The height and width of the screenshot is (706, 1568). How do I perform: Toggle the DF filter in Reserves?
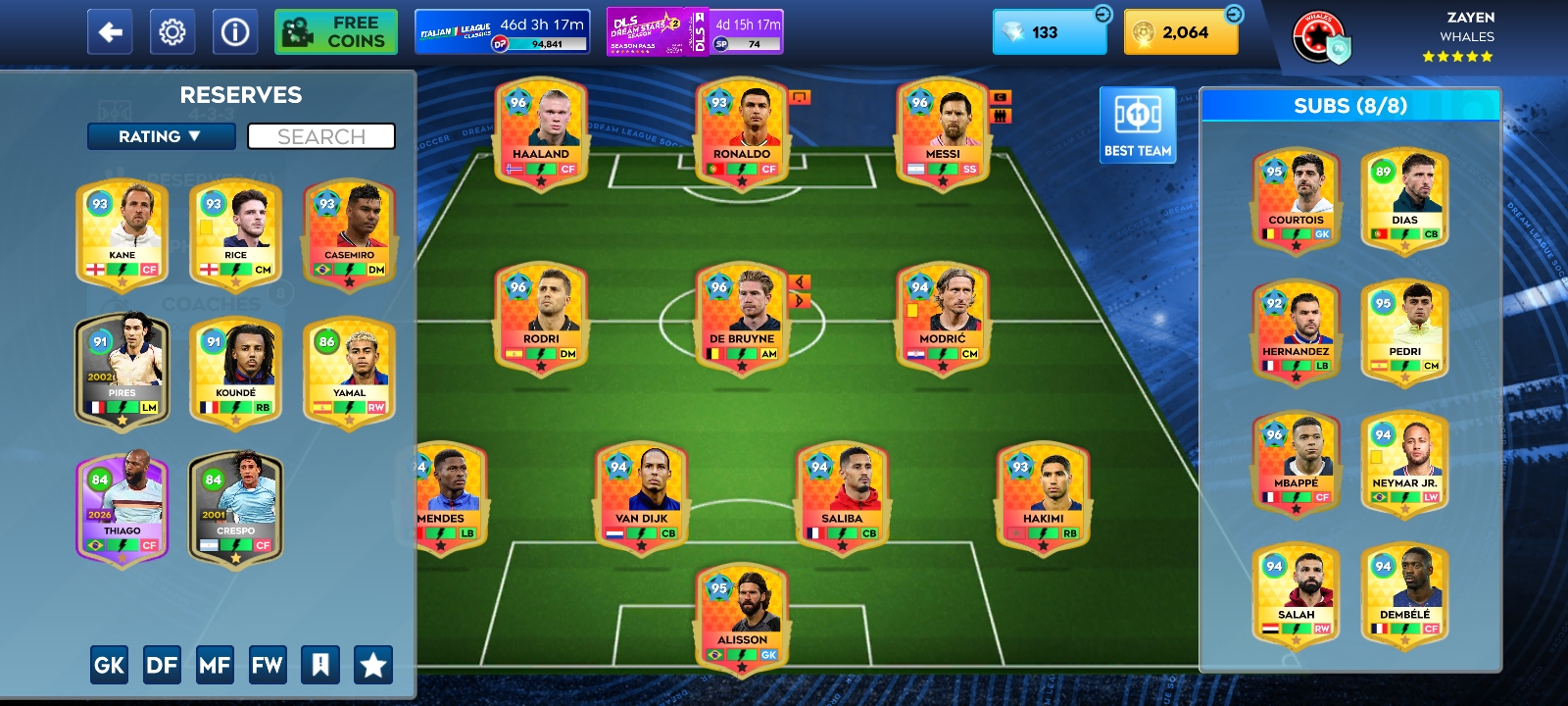click(163, 664)
